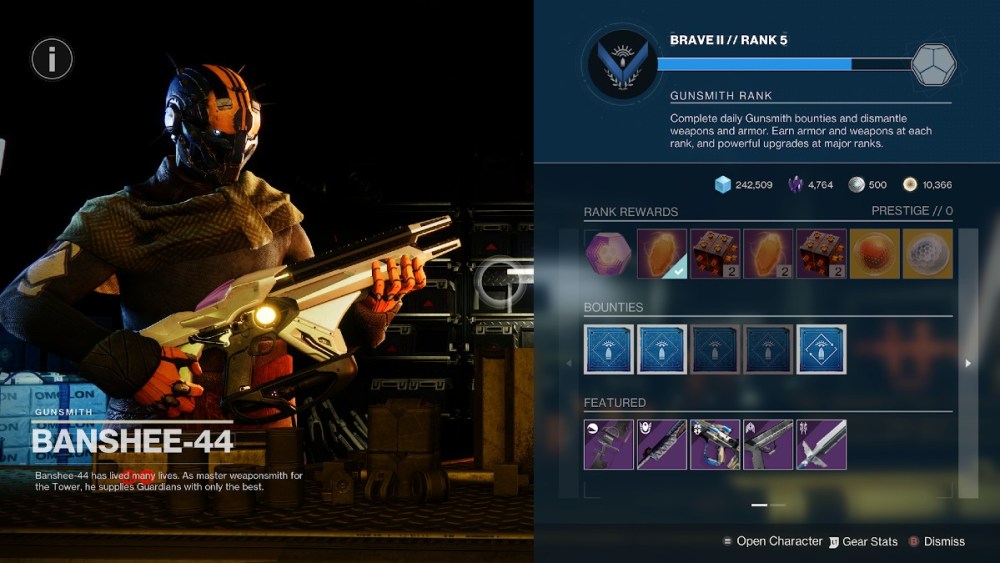This screenshot has width=1000, height=563.
Task: Select the featured blue-trimmed weapon
Action: (715, 444)
